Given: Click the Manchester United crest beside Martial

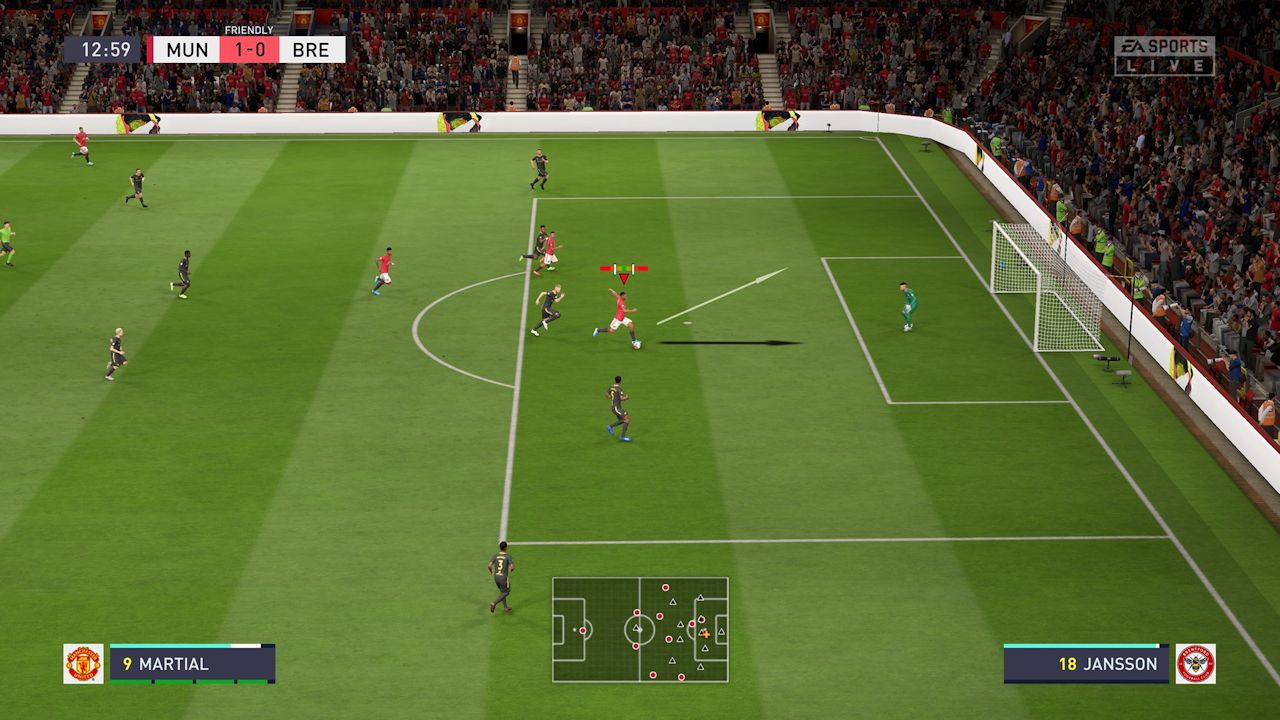Looking at the screenshot, I should tap(84, 663).
